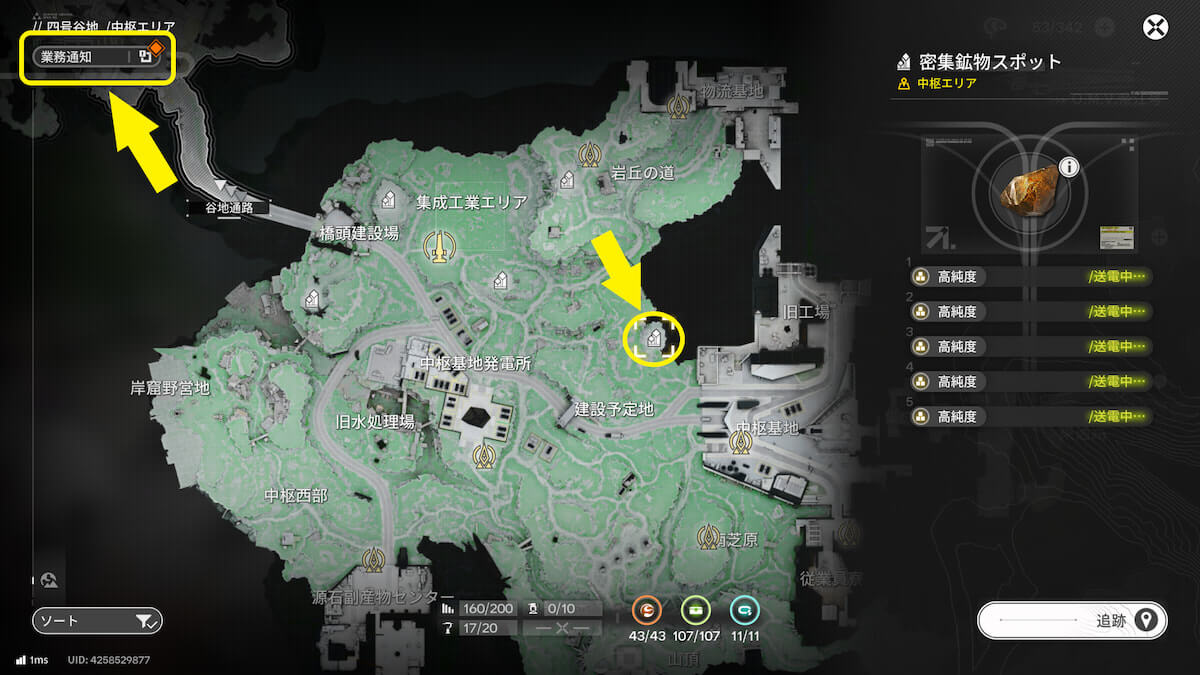Select mining row number 1 高純度

click(1030, 277)
